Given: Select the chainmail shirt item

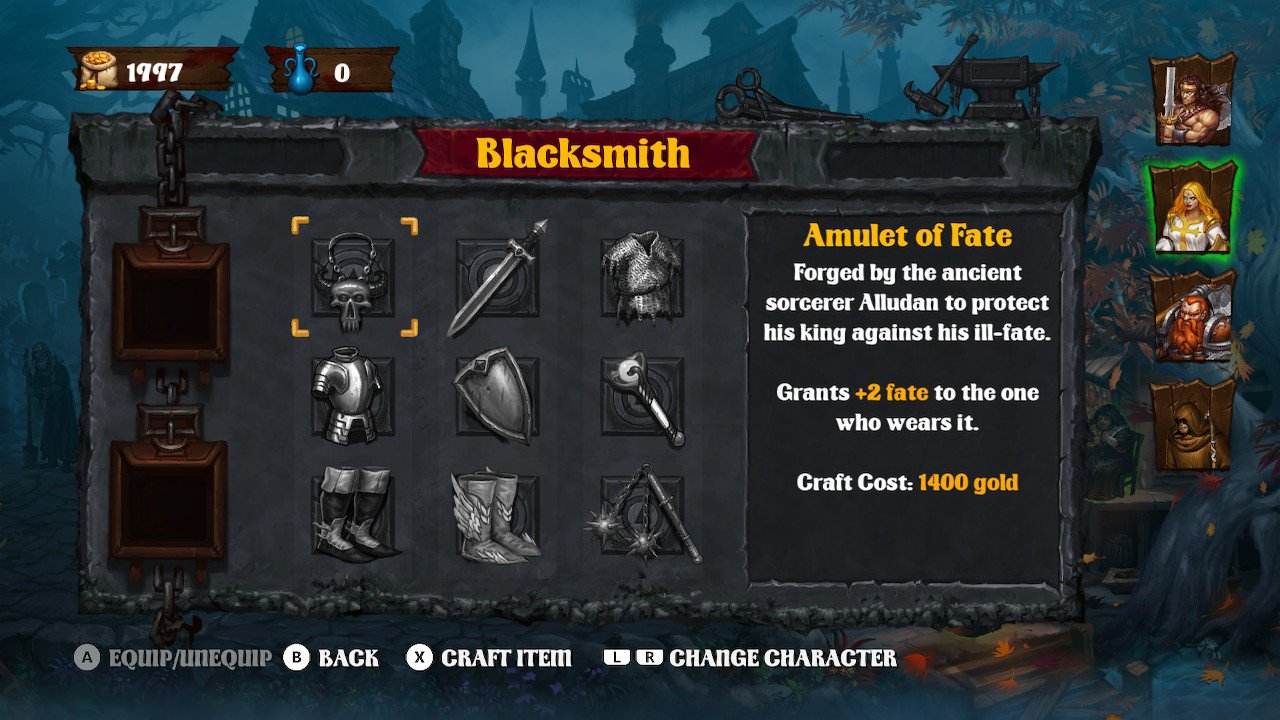Looking at the screenshot, I should pos(642,277).
